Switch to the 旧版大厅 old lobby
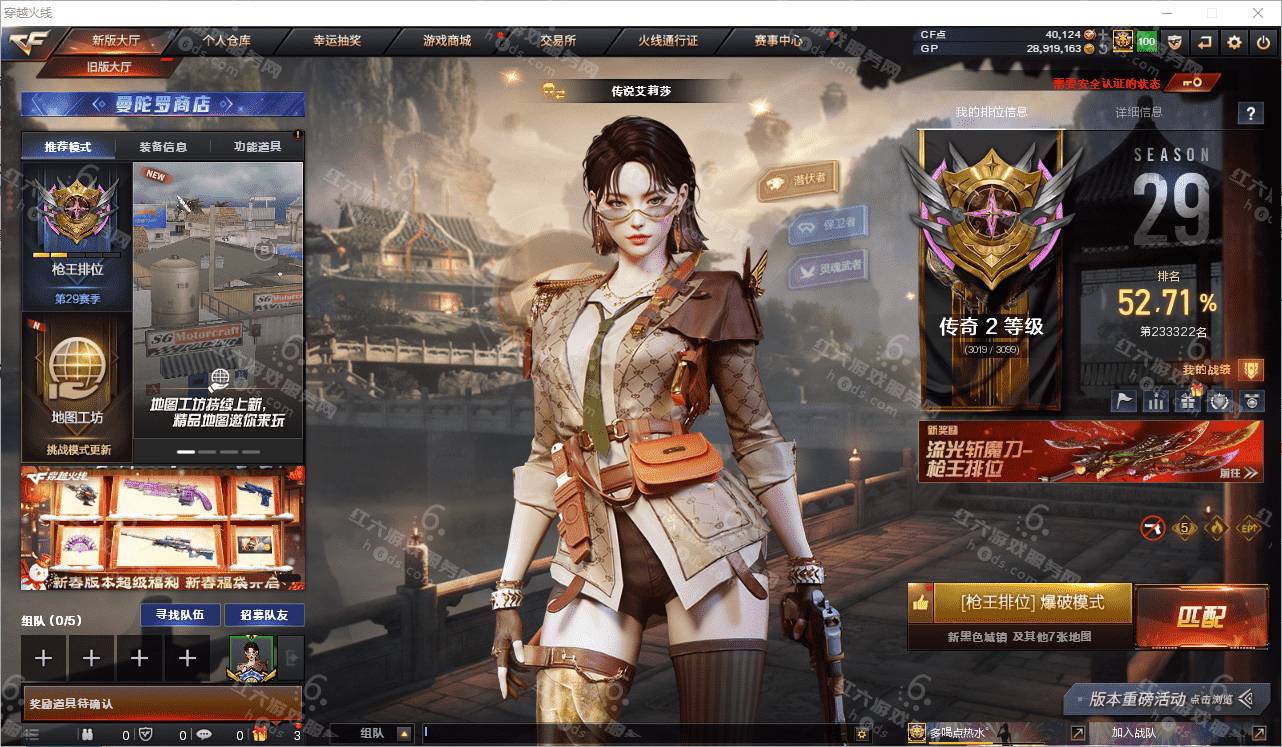This screenshot has height=747, width=1282. (109, 68)
